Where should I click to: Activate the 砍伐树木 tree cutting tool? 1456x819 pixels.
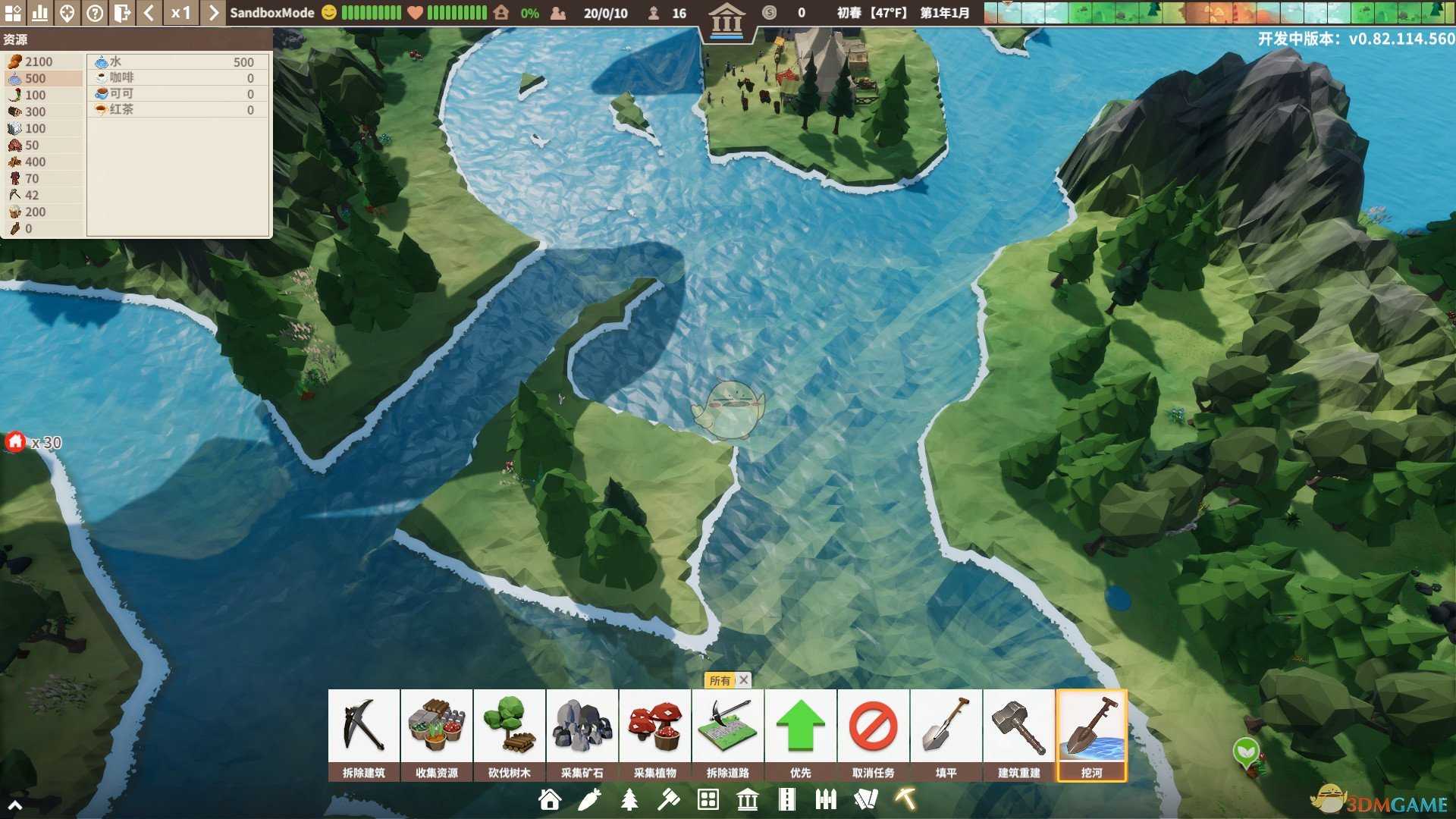click(x=509, y=733)
